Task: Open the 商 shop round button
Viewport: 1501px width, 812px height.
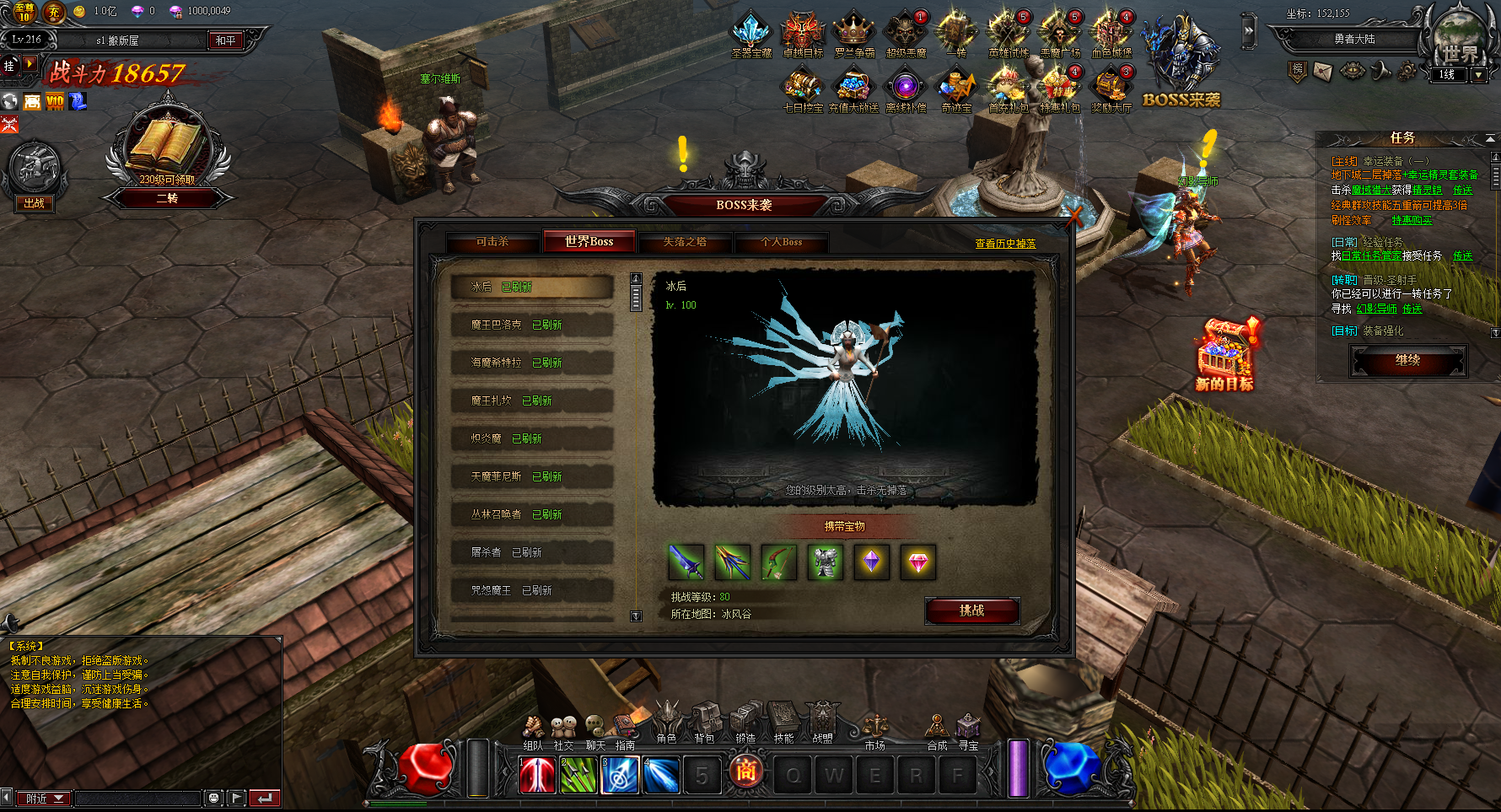Action: coord(745,771)
